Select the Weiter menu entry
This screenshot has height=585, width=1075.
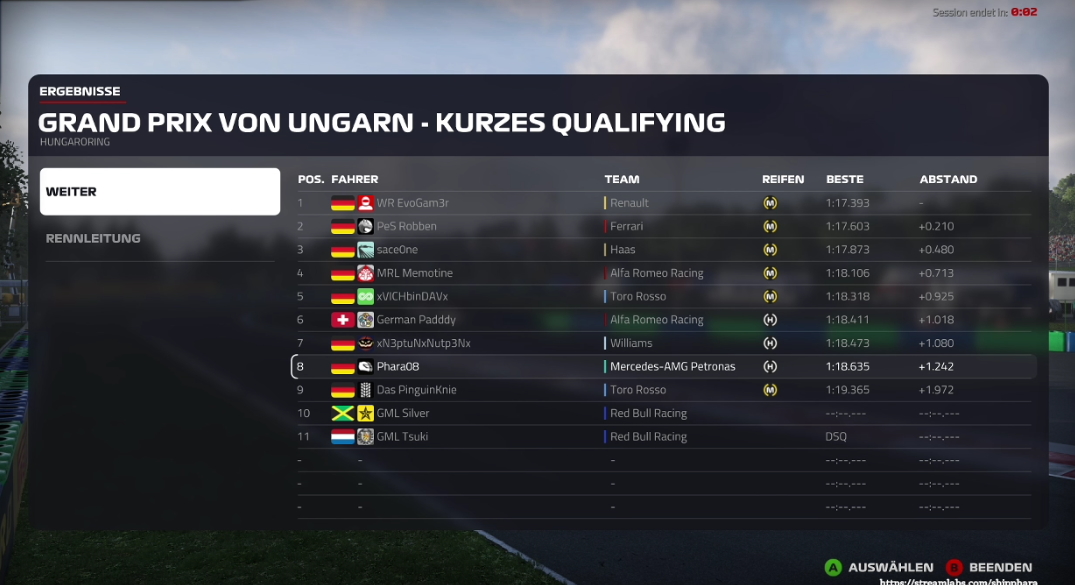[160, 191]
